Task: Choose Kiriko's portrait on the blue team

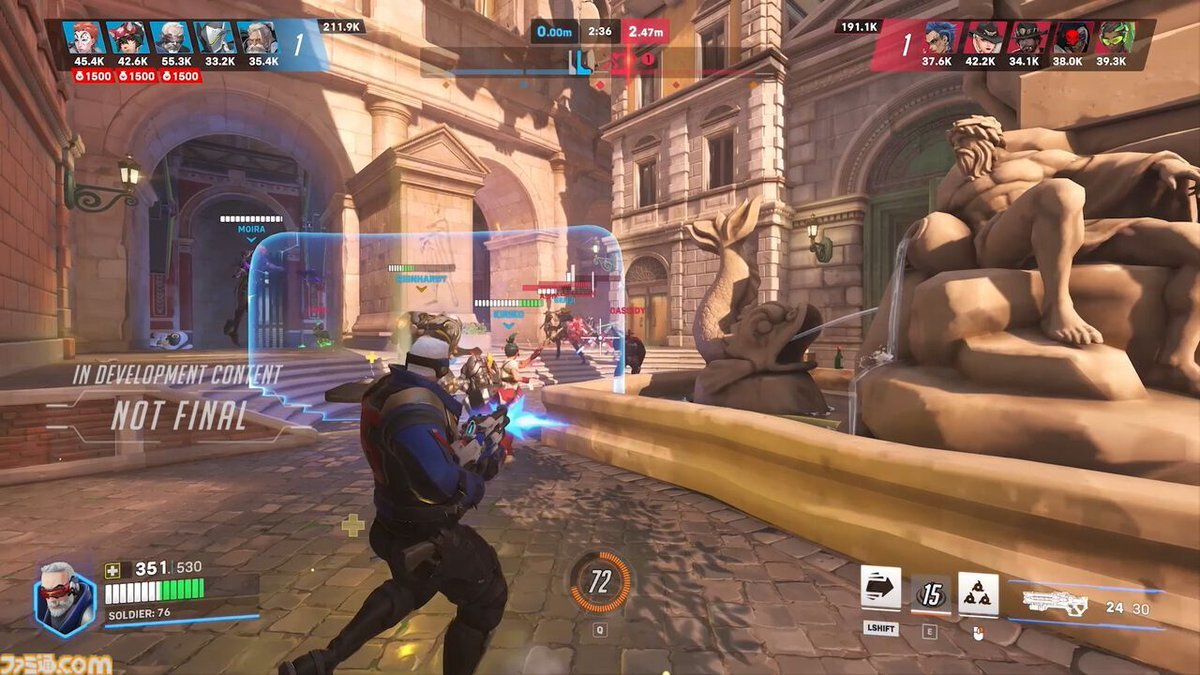Action: pyautogui.click(x=127, y=37)
